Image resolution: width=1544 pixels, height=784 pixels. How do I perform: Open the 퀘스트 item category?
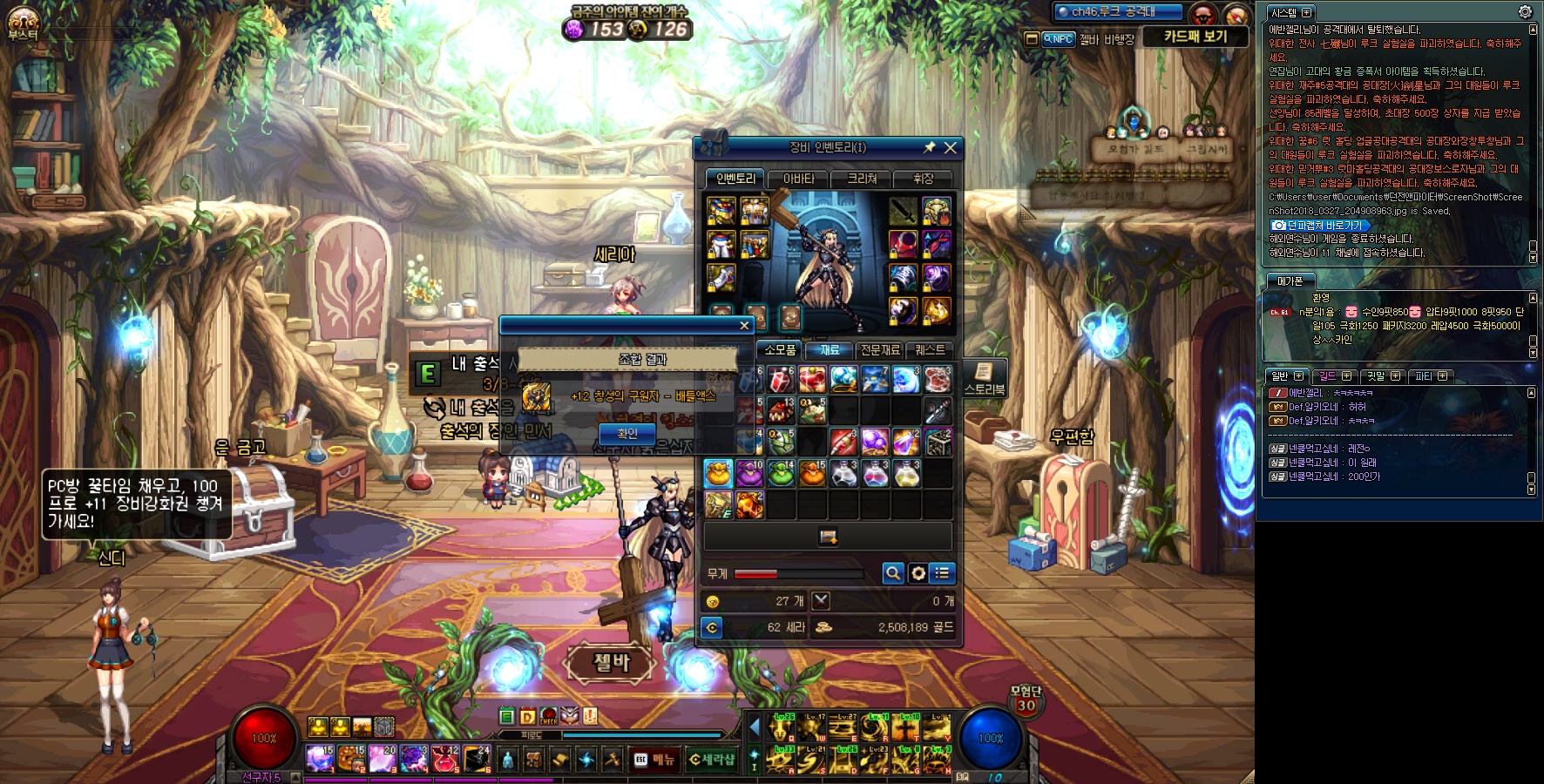[x=930, y=350]
